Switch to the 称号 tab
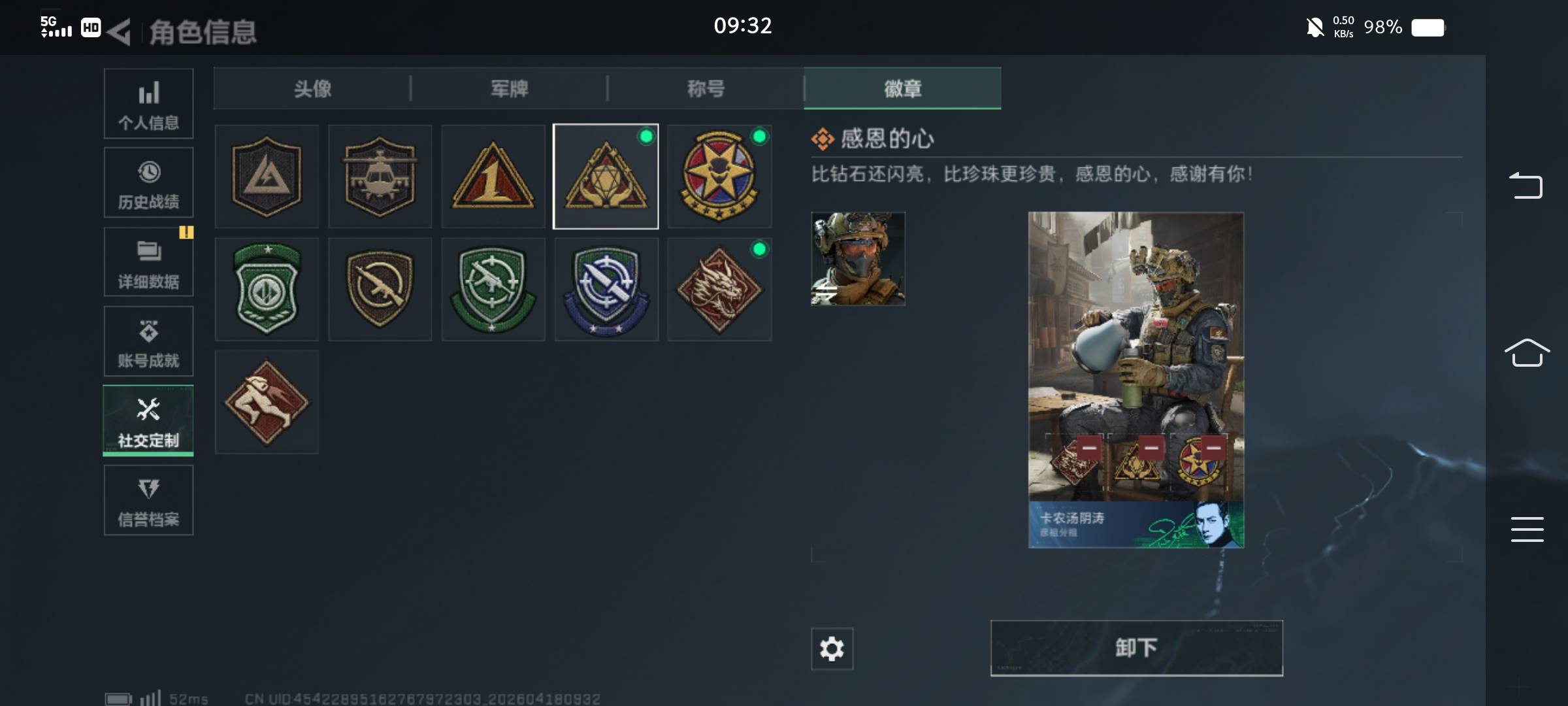Image resolution: width=1568 pixels, height=706 pixels. tap(705, 89)
